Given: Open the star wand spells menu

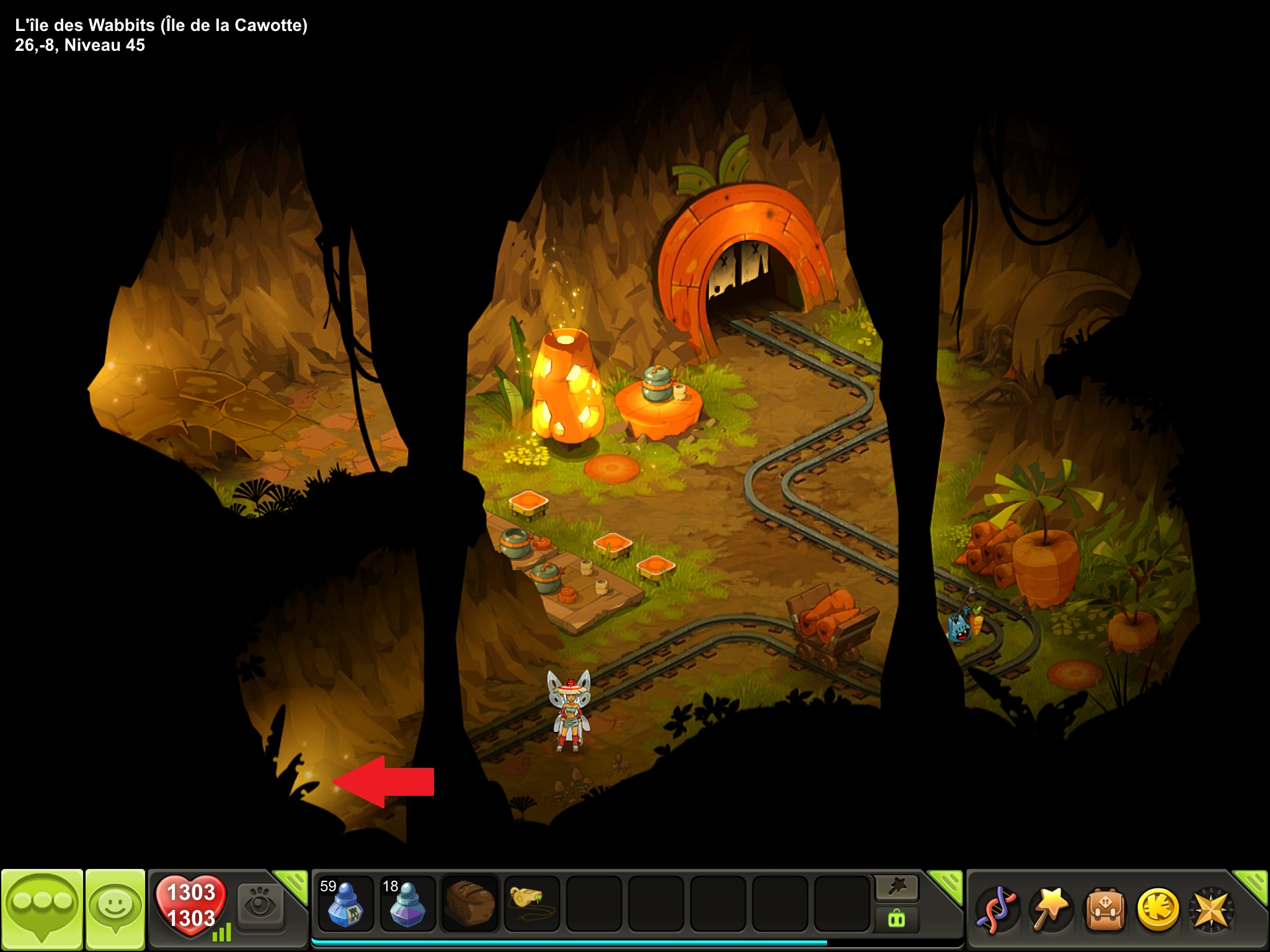Looking at the screenshot, I should [1050, 910].
